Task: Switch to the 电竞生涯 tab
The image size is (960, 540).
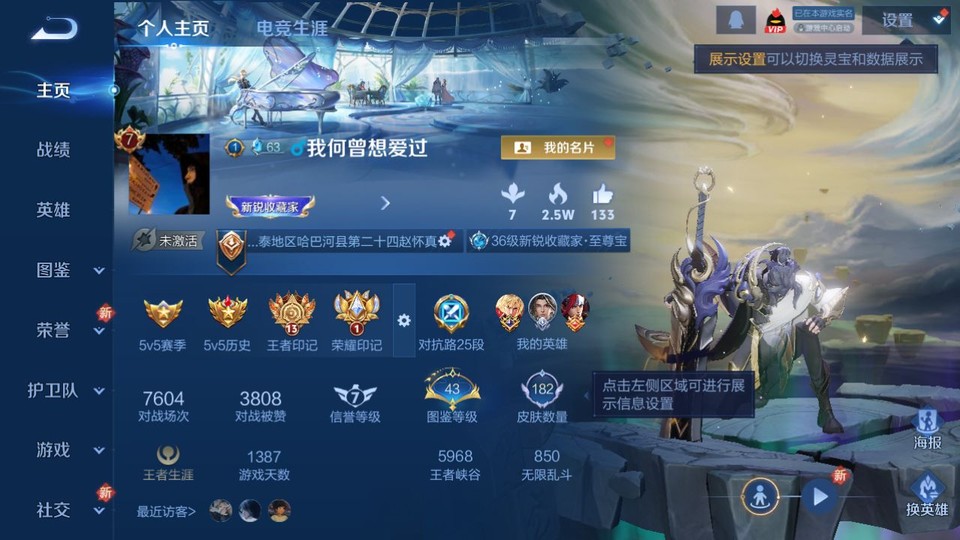Action: point(291,28)
